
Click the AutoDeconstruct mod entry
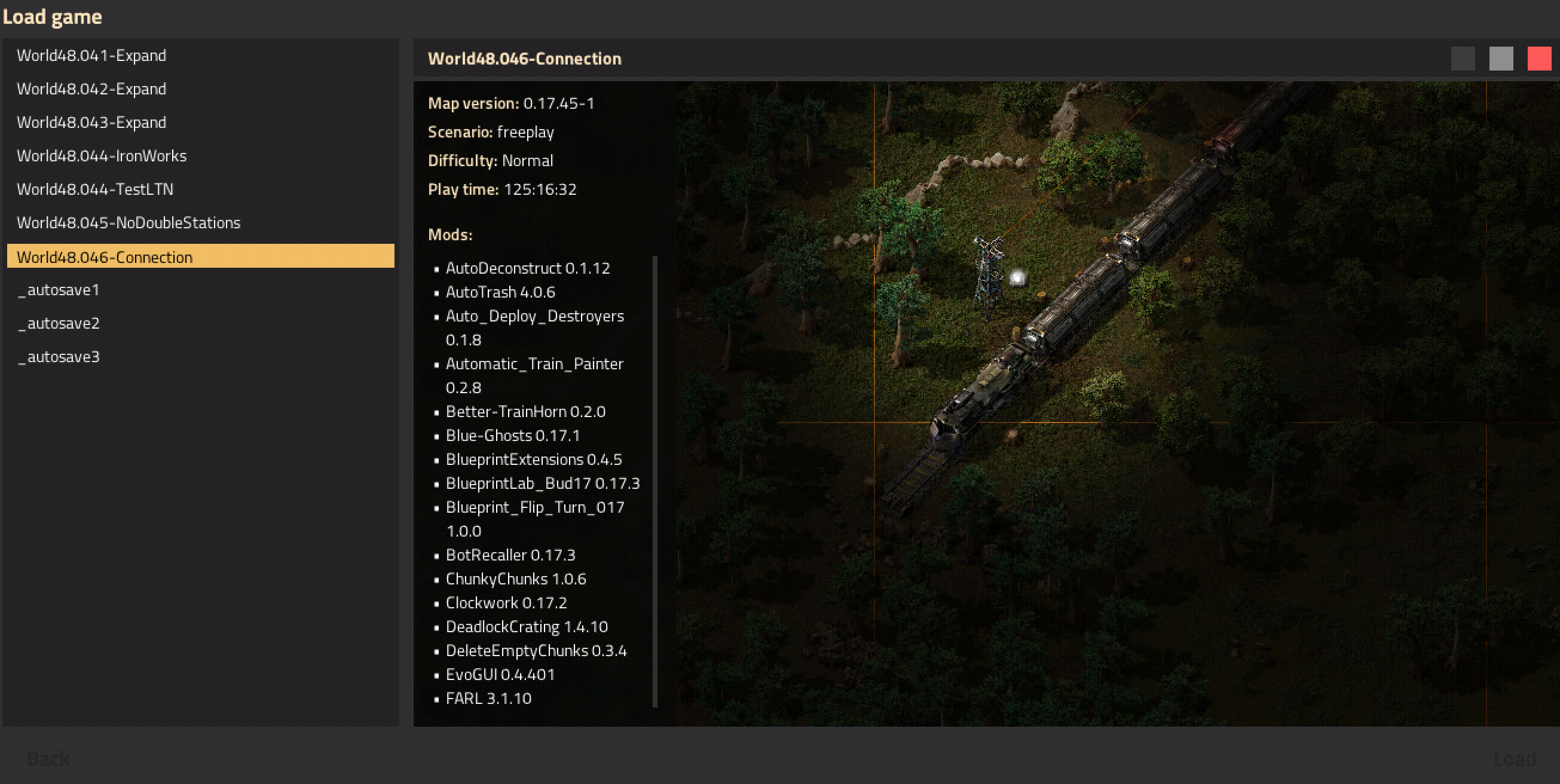pyautogui.click(x=527, y=268)
